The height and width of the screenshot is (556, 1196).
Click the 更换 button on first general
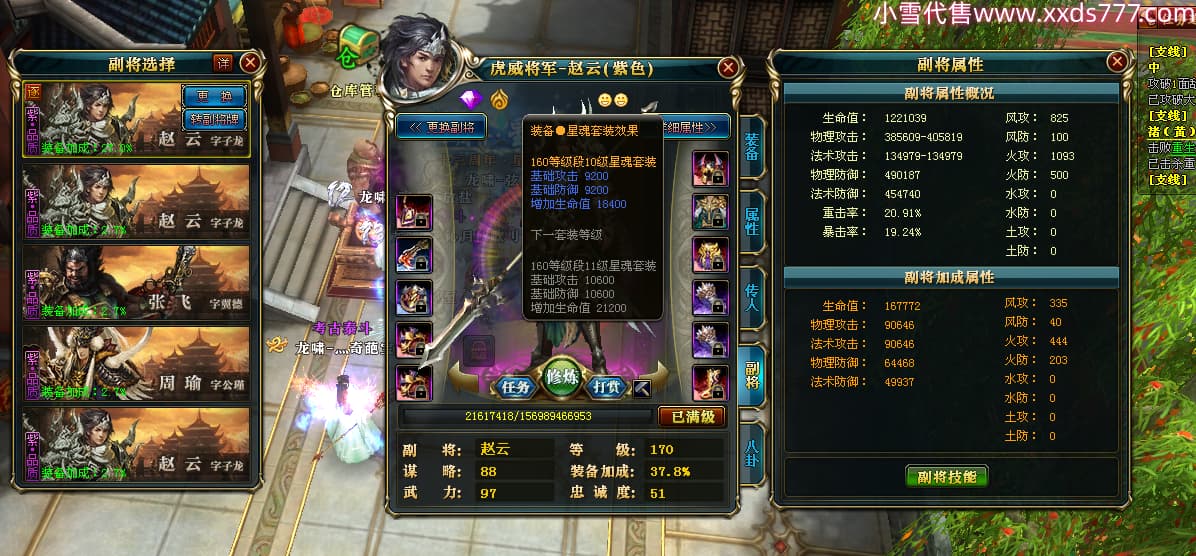[214, 96]
